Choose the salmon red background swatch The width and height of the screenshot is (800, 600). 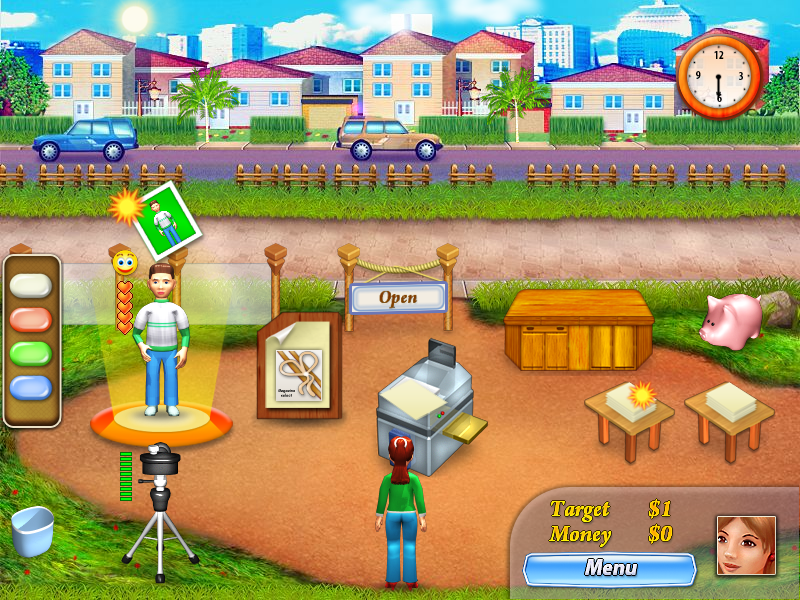[x=31, y=320]
